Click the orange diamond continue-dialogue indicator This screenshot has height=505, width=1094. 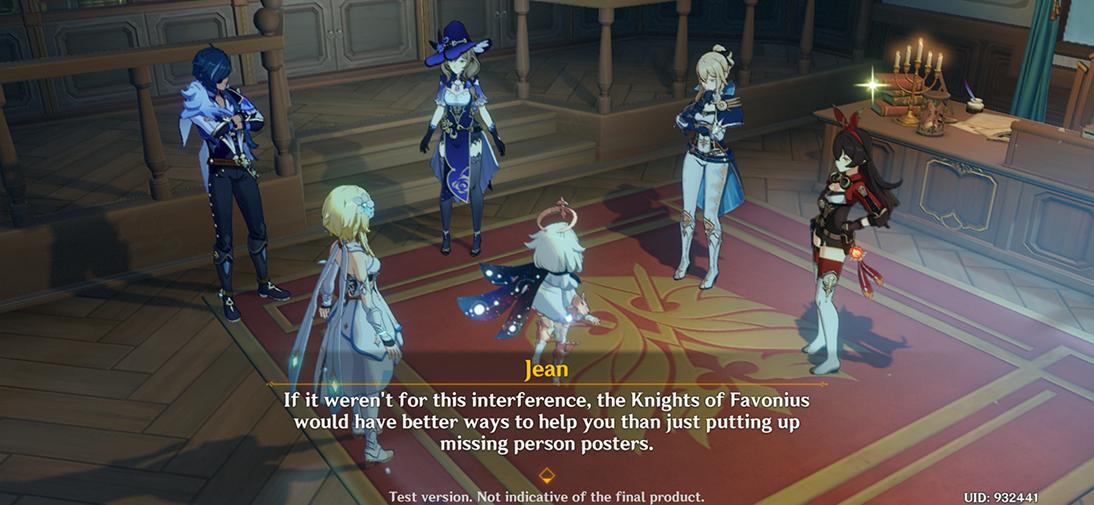(x=546, y=476)
